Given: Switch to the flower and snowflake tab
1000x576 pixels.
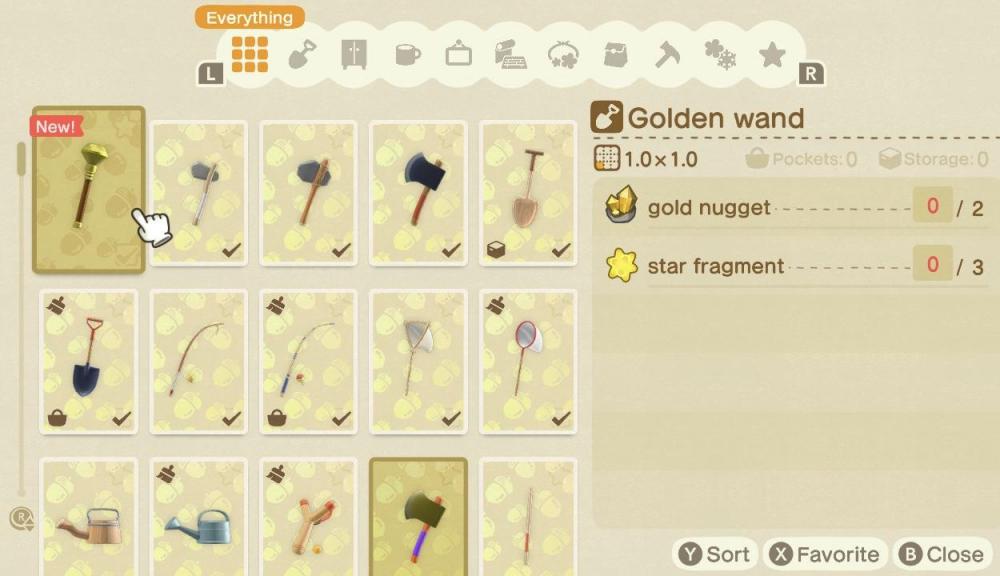Looking at the screenshot, I should pos(719,55).
